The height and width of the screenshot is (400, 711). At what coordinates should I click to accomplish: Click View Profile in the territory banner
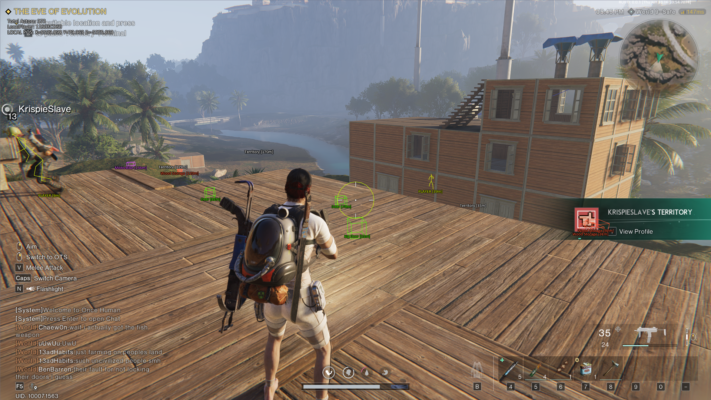(635, 231)
